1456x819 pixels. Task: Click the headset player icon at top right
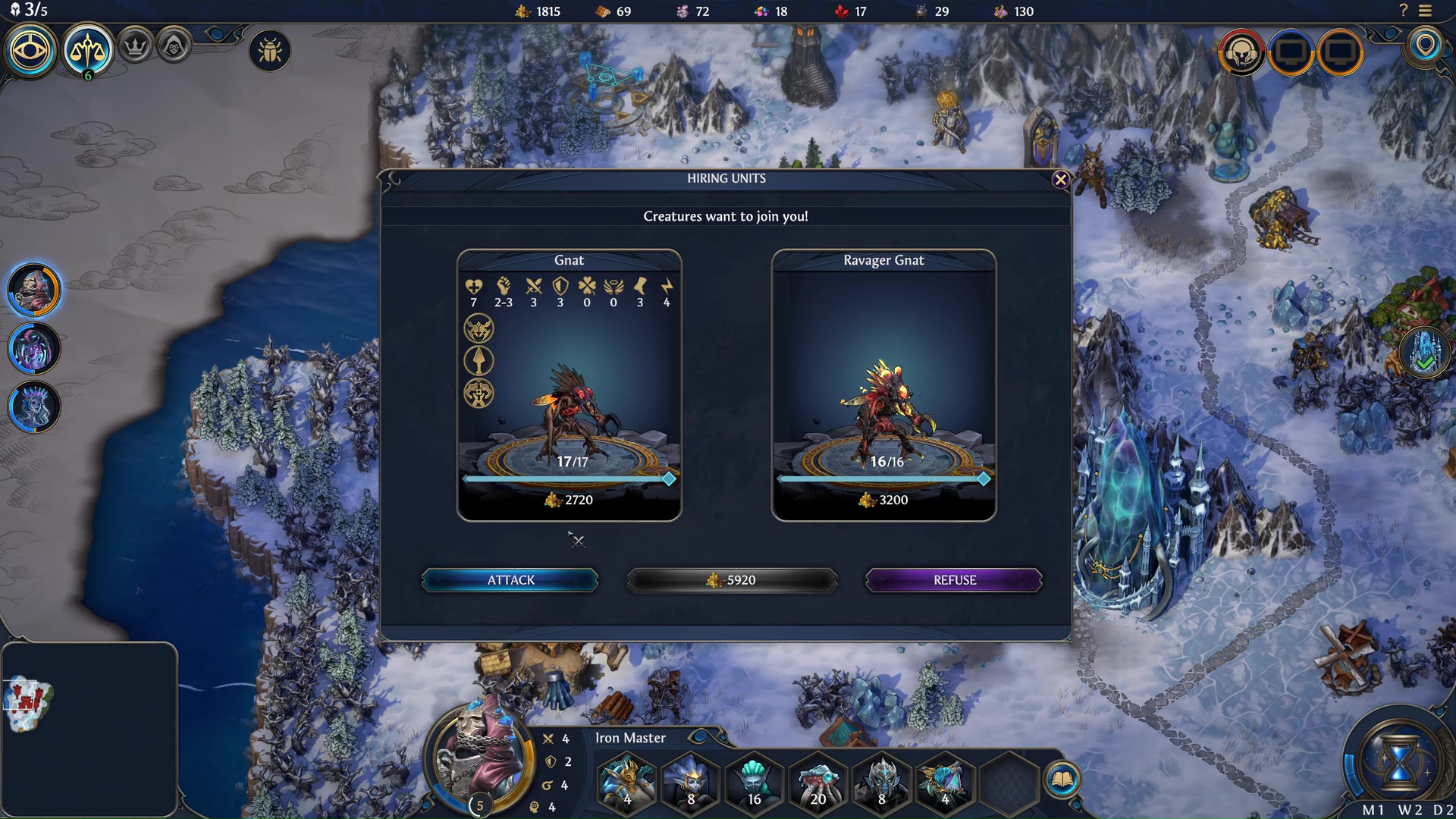(1242, 53)
